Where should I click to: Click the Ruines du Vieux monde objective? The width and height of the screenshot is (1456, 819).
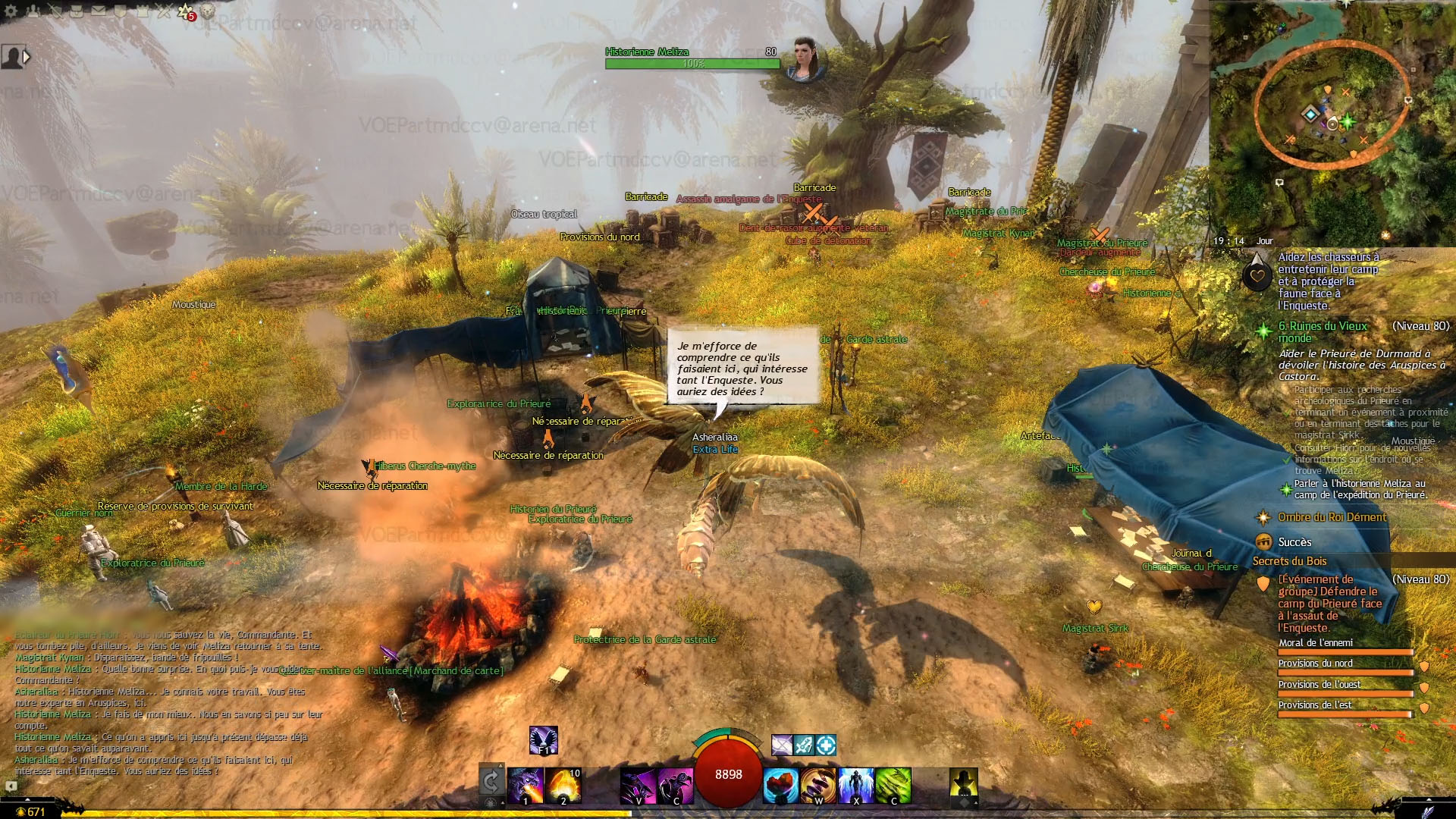coord(1323,331)
